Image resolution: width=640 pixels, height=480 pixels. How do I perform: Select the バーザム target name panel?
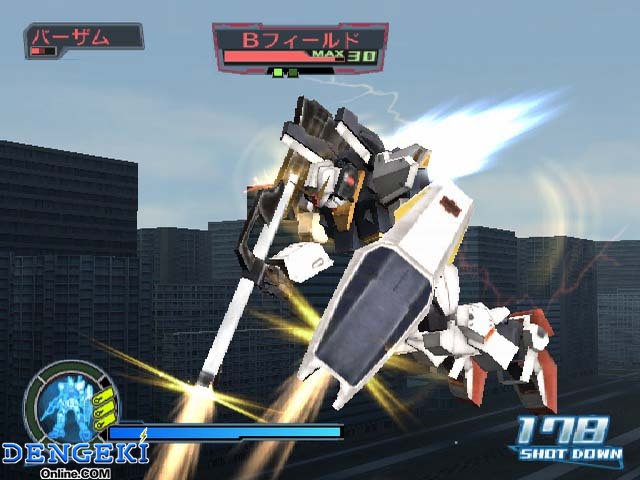point(84,40)
